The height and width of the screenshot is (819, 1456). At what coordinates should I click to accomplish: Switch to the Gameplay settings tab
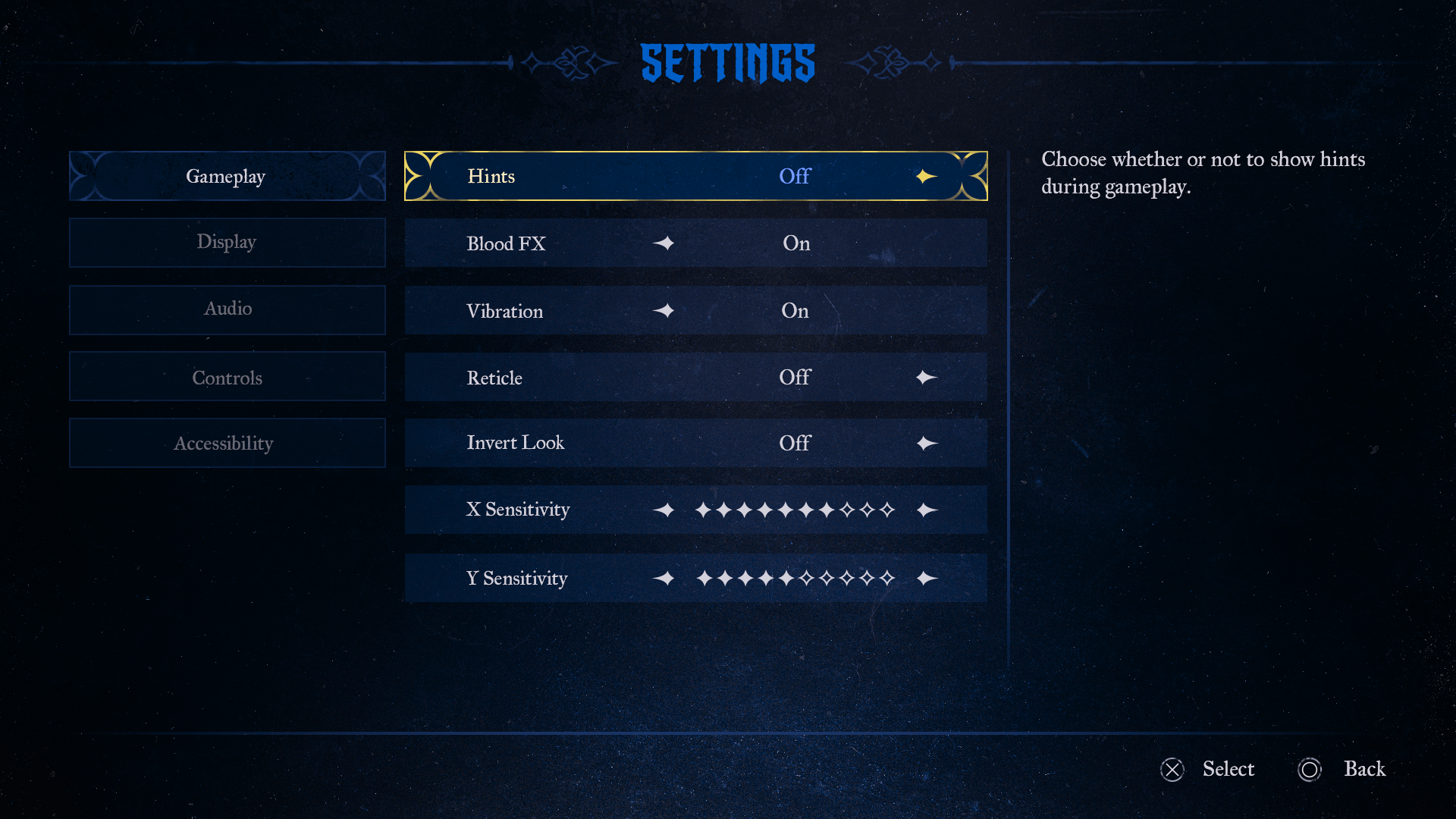point(226,176)
